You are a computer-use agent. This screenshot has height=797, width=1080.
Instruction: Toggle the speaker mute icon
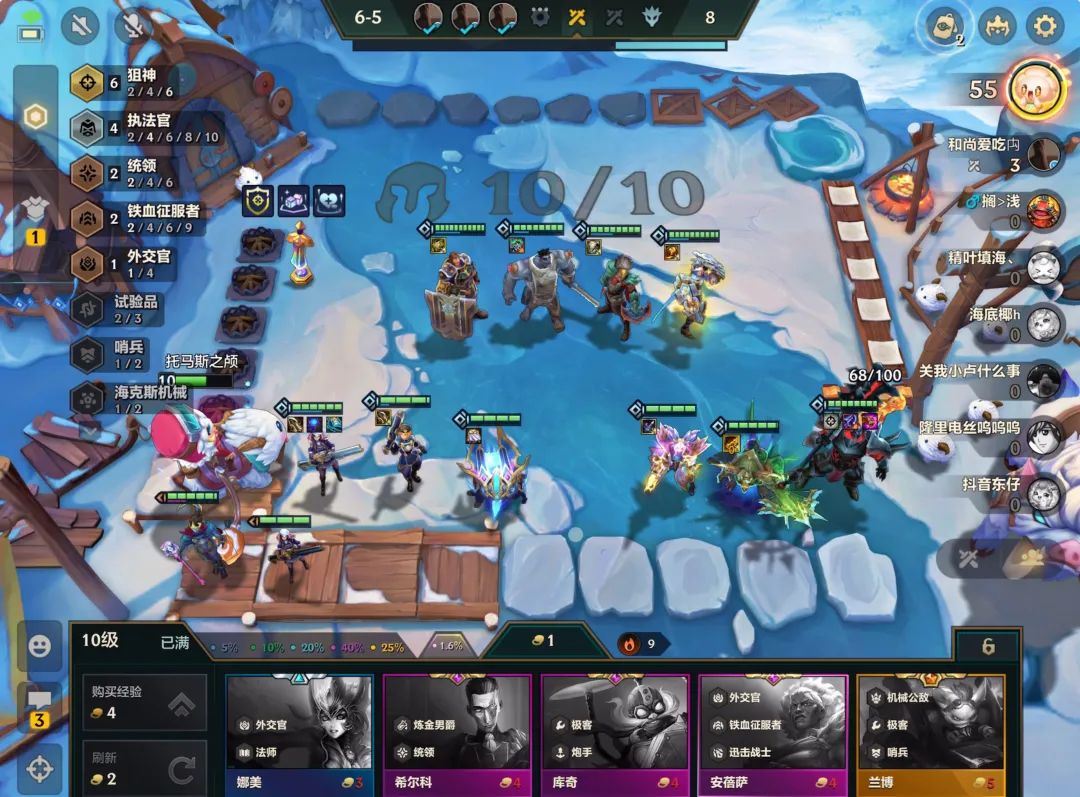pos(80,25)
